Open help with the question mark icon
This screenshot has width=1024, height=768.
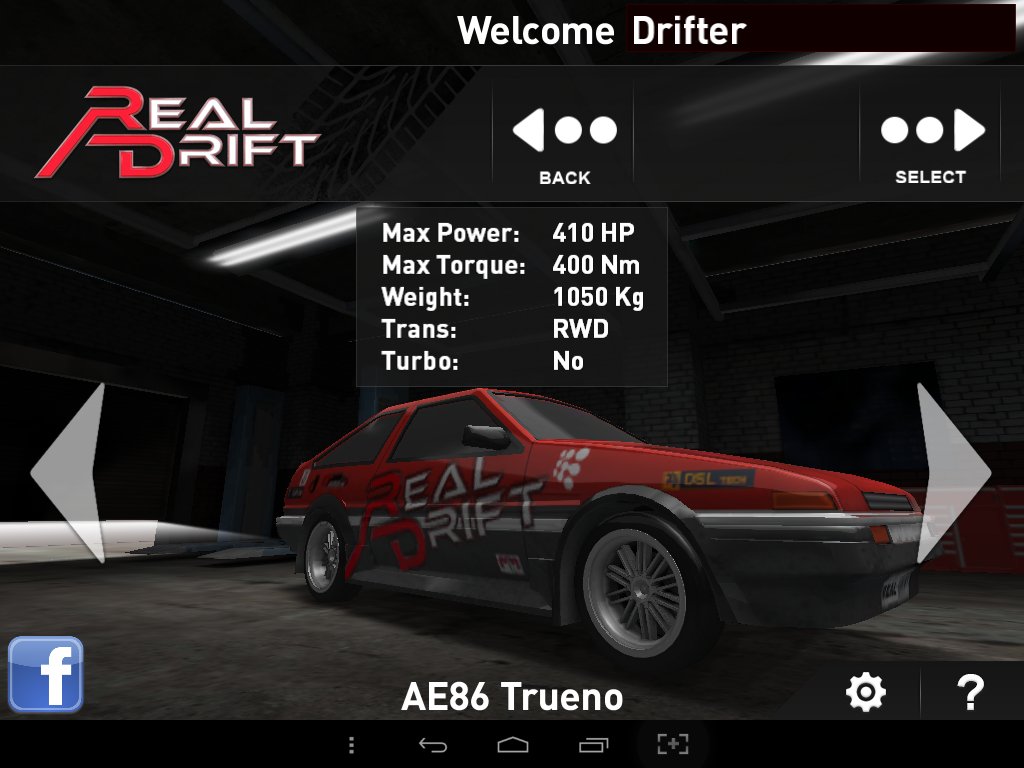[970, 692]
